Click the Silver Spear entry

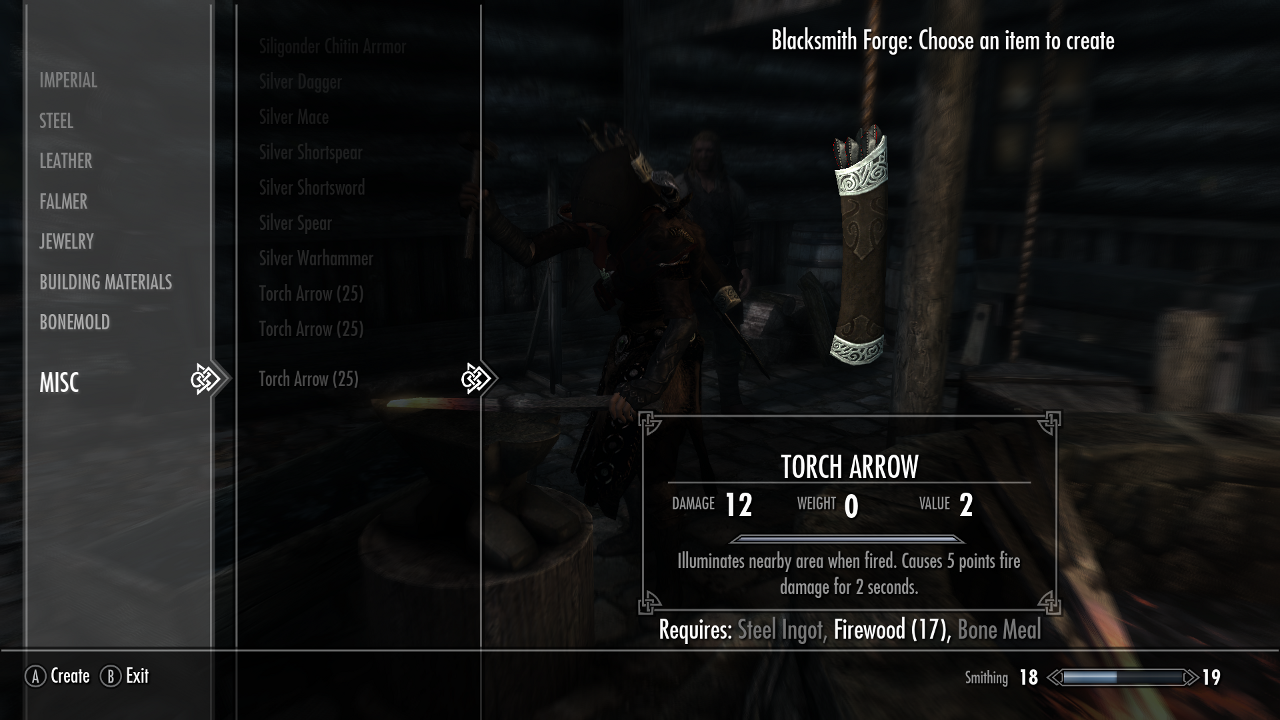tap(295, 223)
